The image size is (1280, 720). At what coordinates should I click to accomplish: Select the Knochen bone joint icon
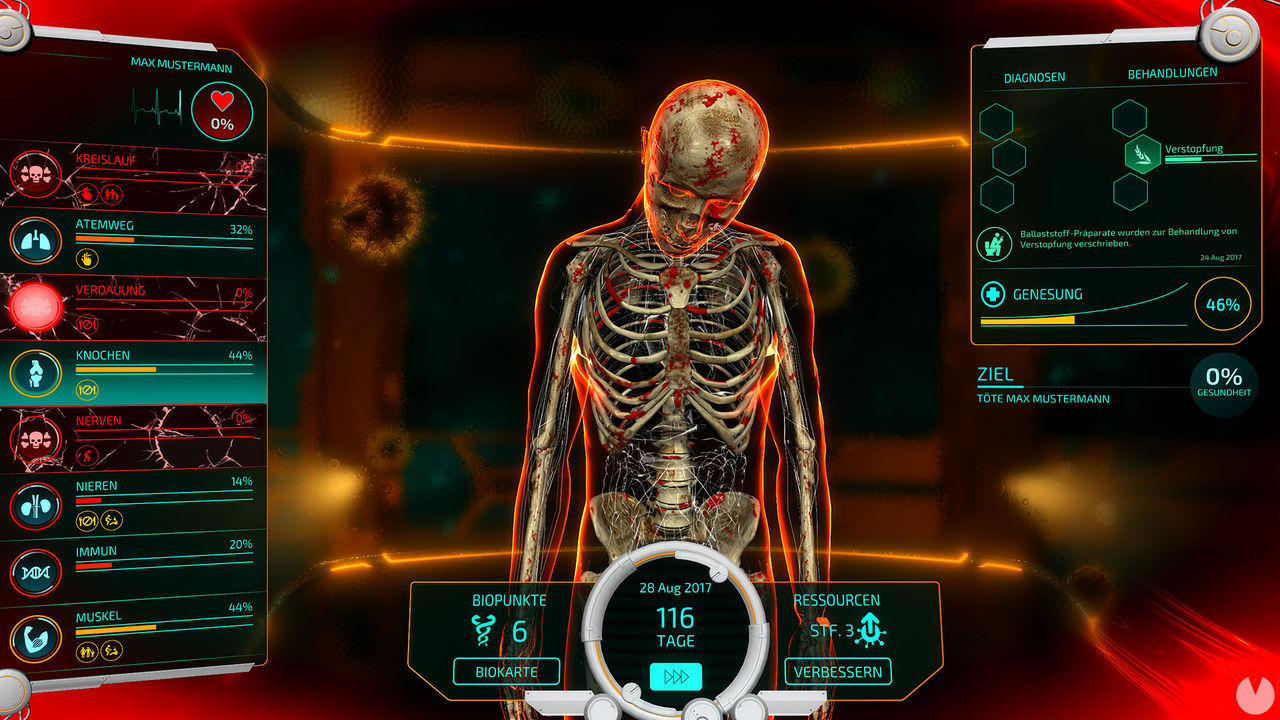(35, 370)
